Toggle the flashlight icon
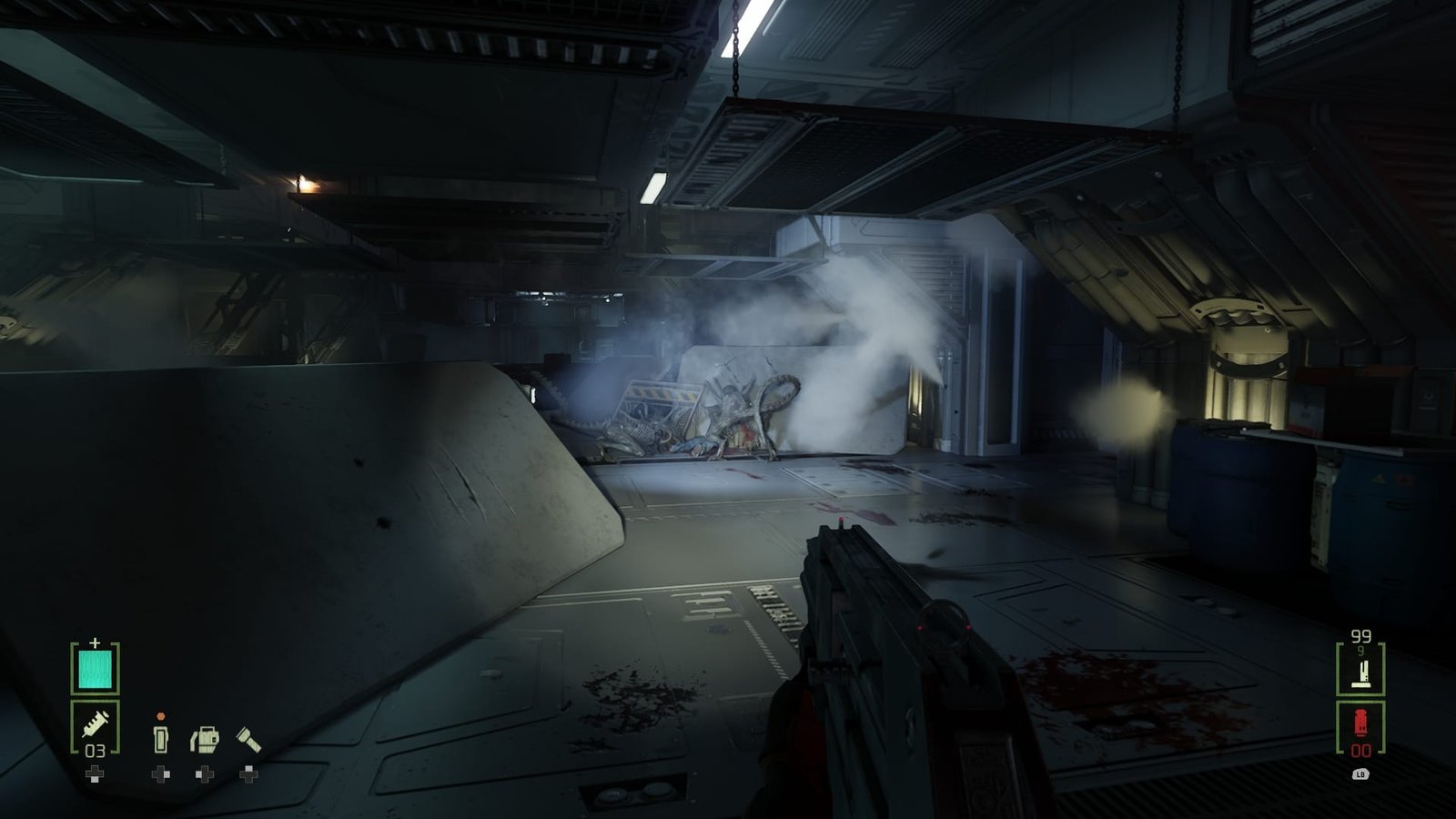 (248, 738)
